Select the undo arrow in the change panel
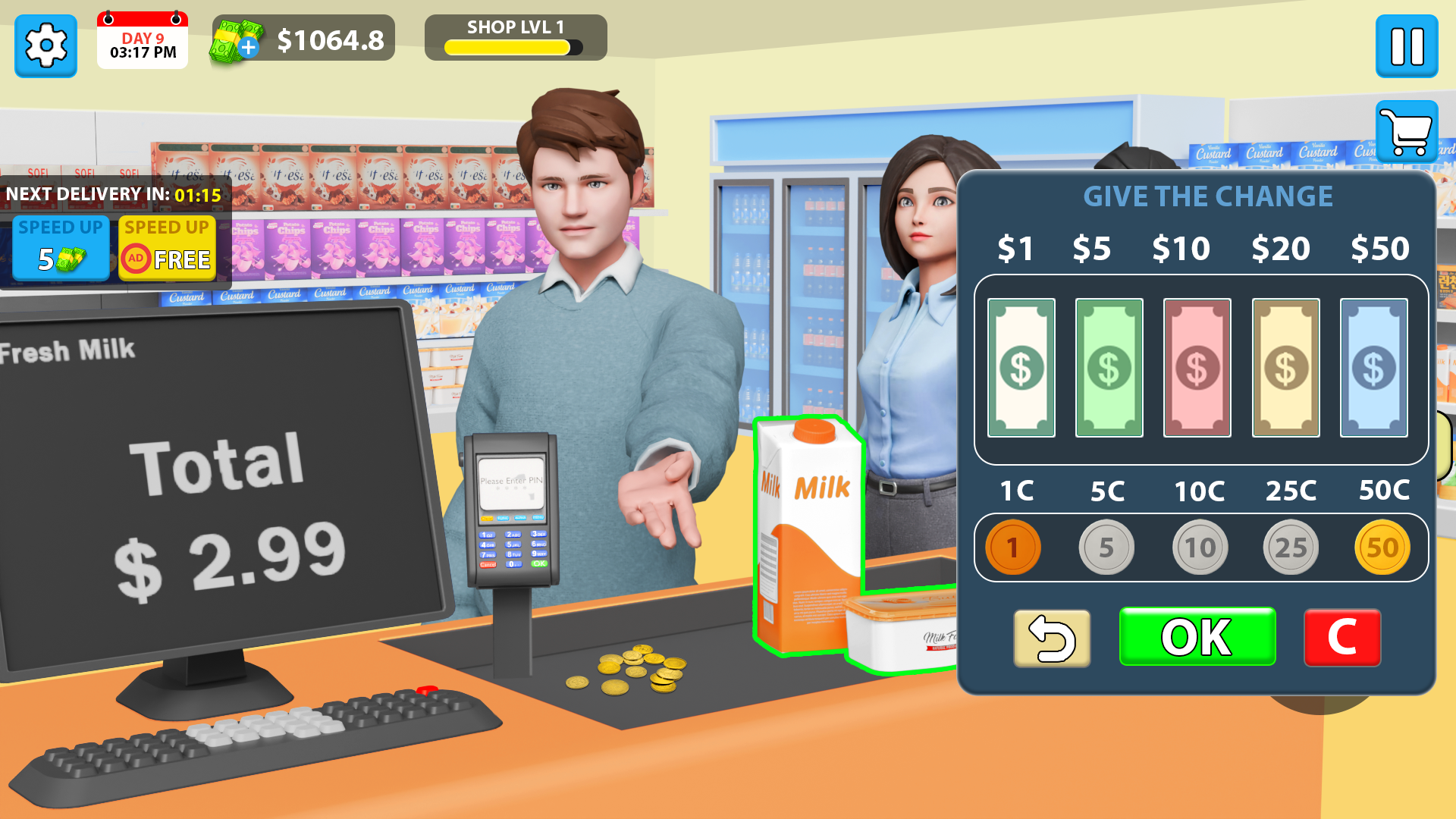1456x819 pixels. click(x=1051, y=638)
